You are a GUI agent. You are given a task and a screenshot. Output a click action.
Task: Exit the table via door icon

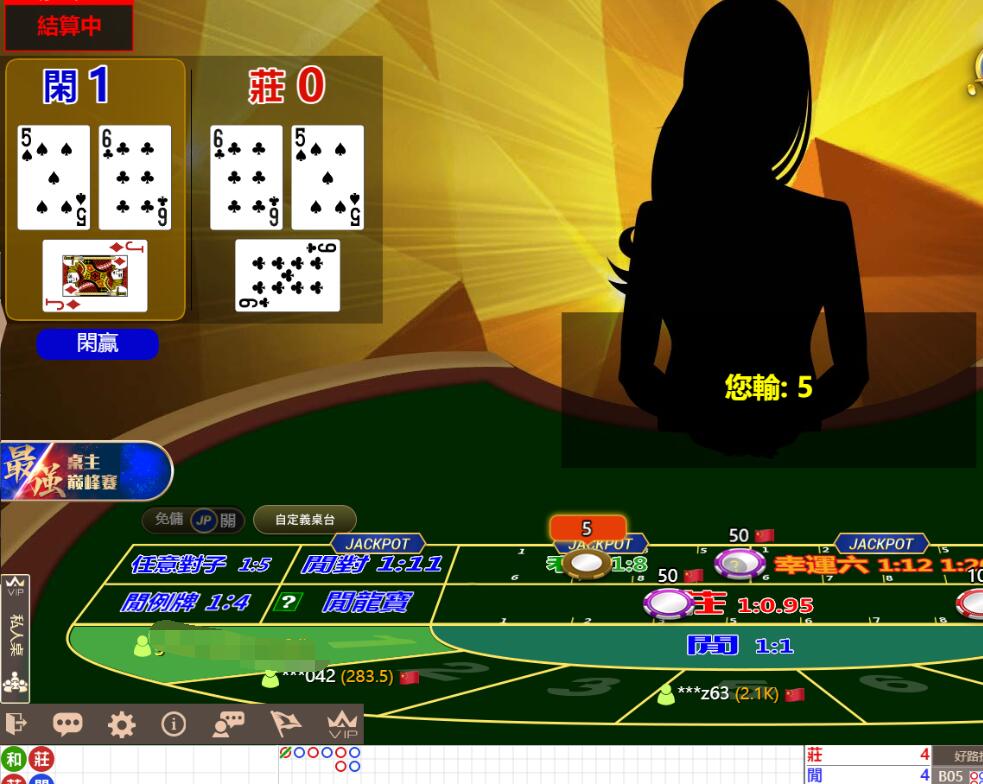pos(16,724)
